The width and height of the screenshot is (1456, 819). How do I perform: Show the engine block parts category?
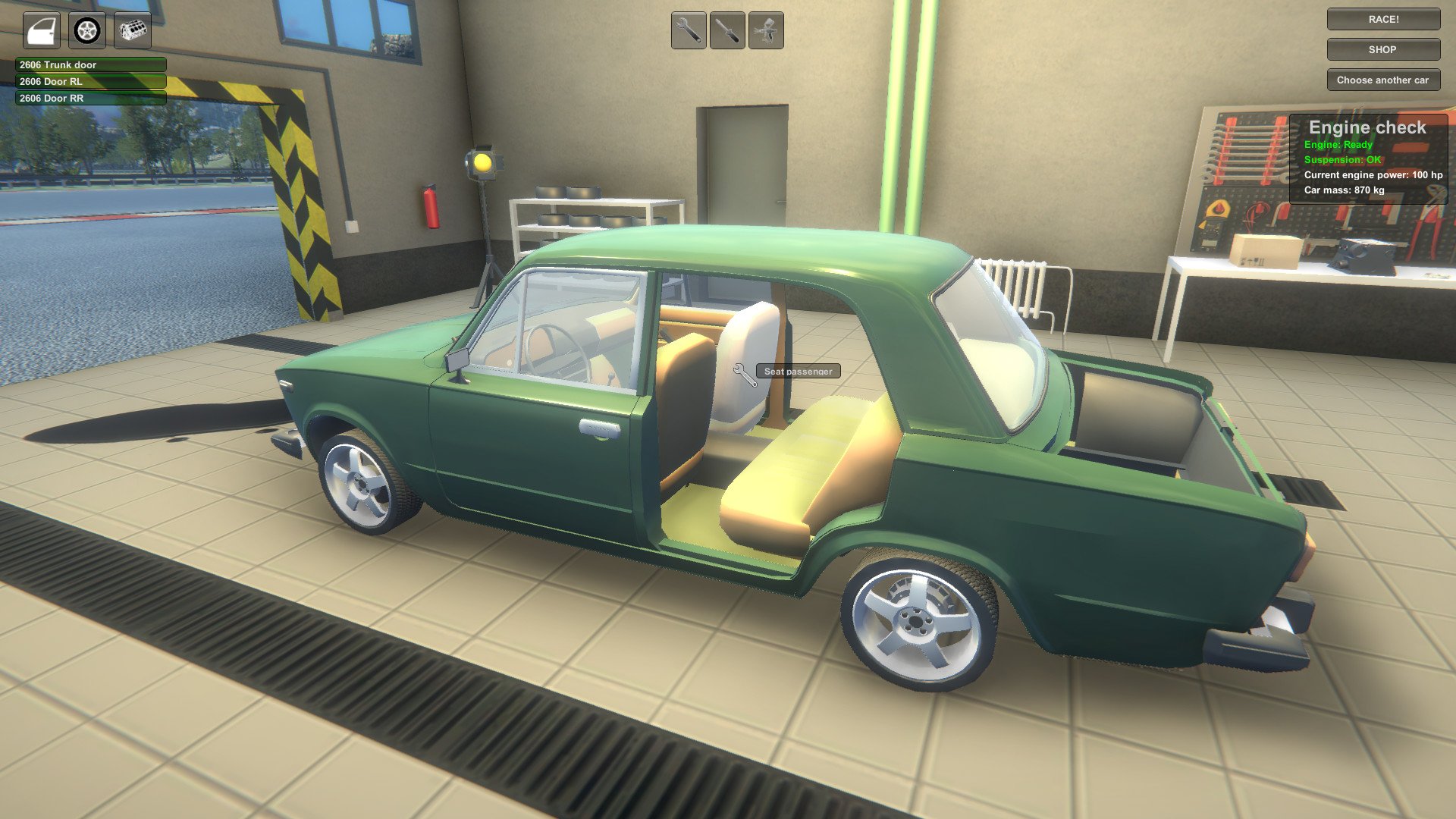[x=133, y=31]
